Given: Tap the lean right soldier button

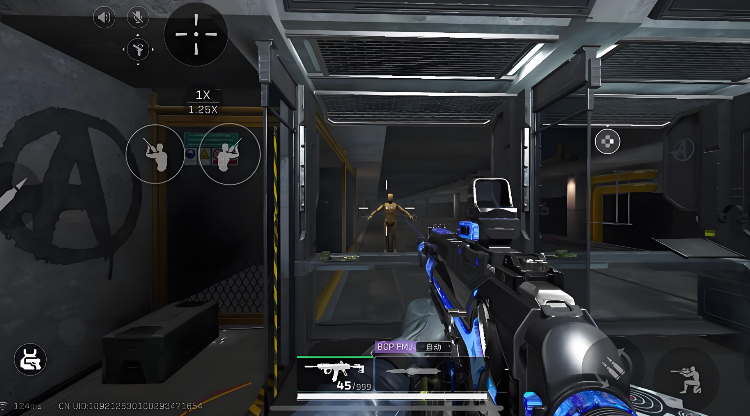Looking at the screenshot, I should [x=229, y=153].
